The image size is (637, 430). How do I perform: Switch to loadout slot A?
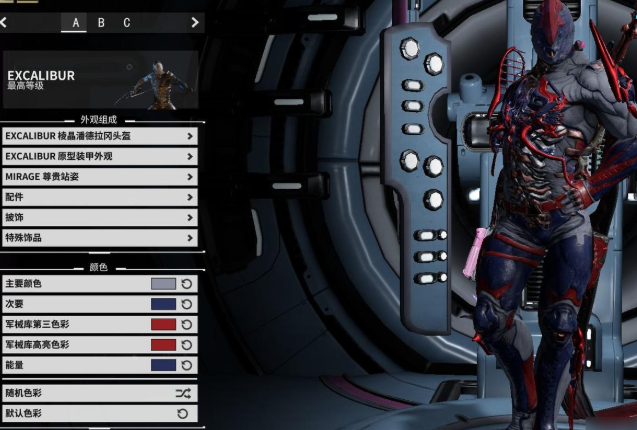[x=76, y=22]
